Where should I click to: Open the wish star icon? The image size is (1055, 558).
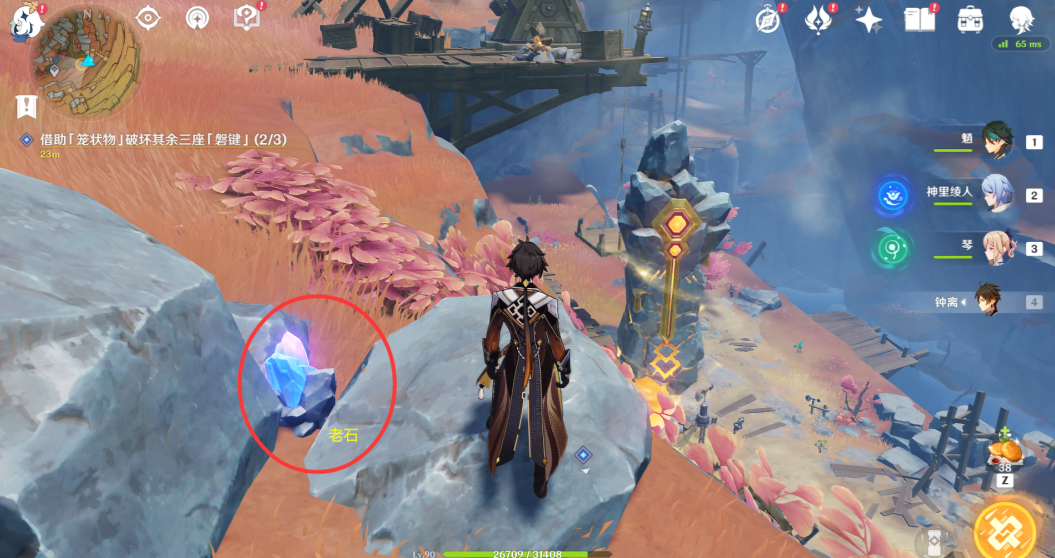(868, 19)
